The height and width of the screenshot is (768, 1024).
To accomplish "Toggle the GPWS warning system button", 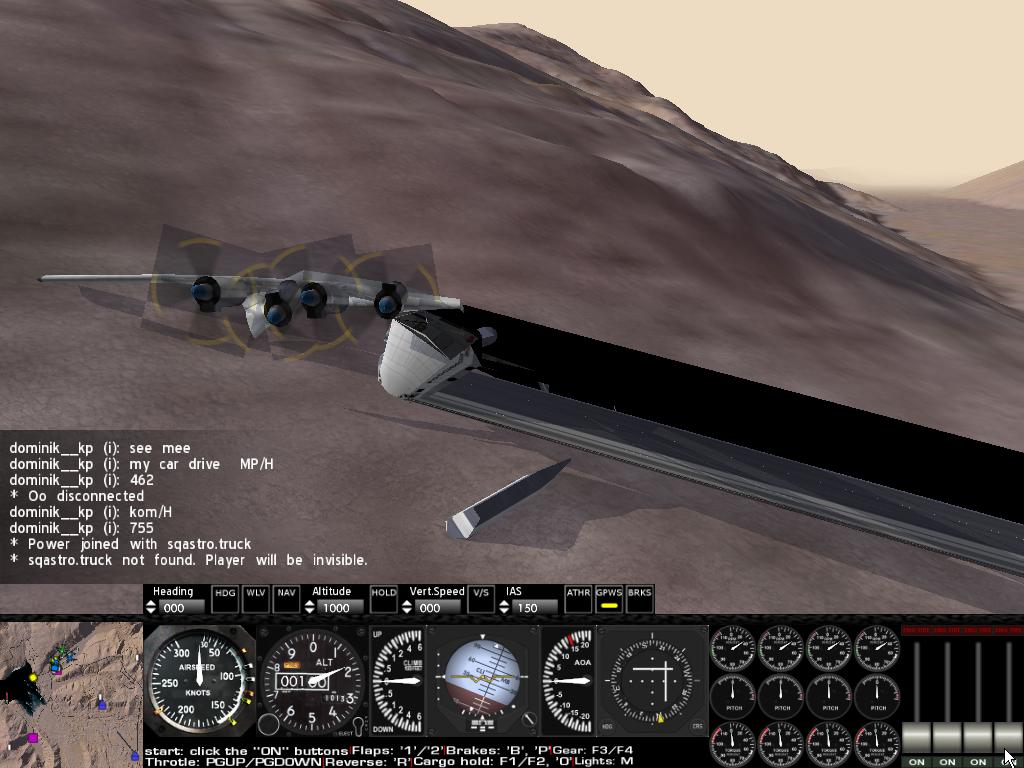I will point(608,598).
